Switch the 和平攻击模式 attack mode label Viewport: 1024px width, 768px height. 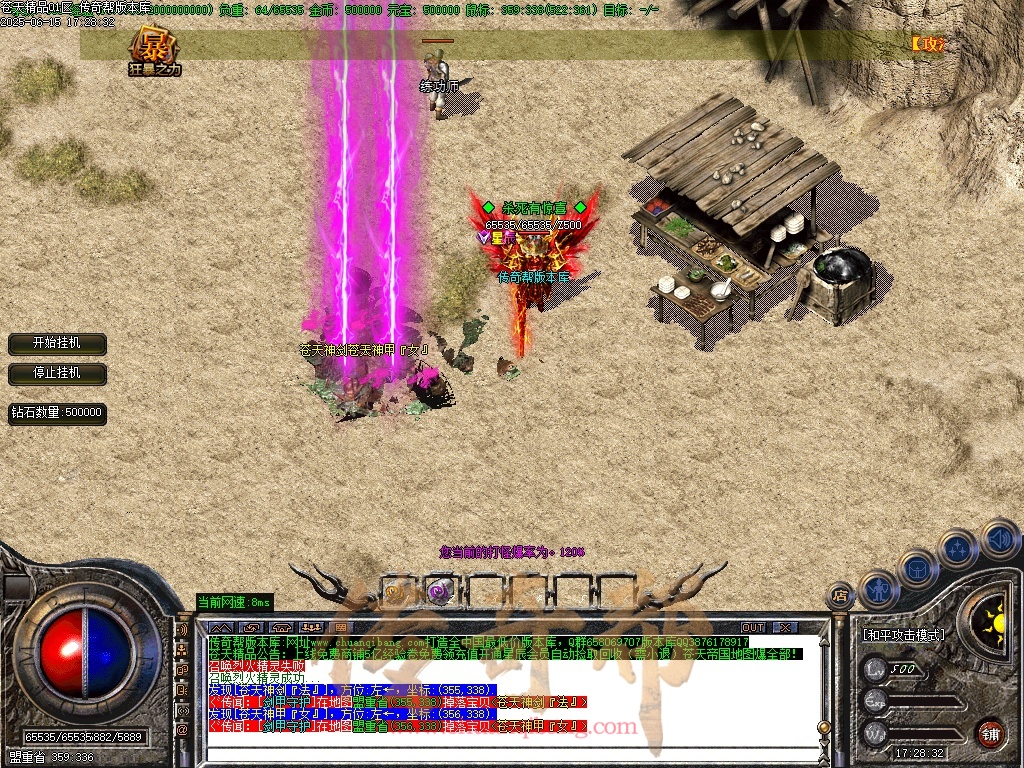coord(903,634)
